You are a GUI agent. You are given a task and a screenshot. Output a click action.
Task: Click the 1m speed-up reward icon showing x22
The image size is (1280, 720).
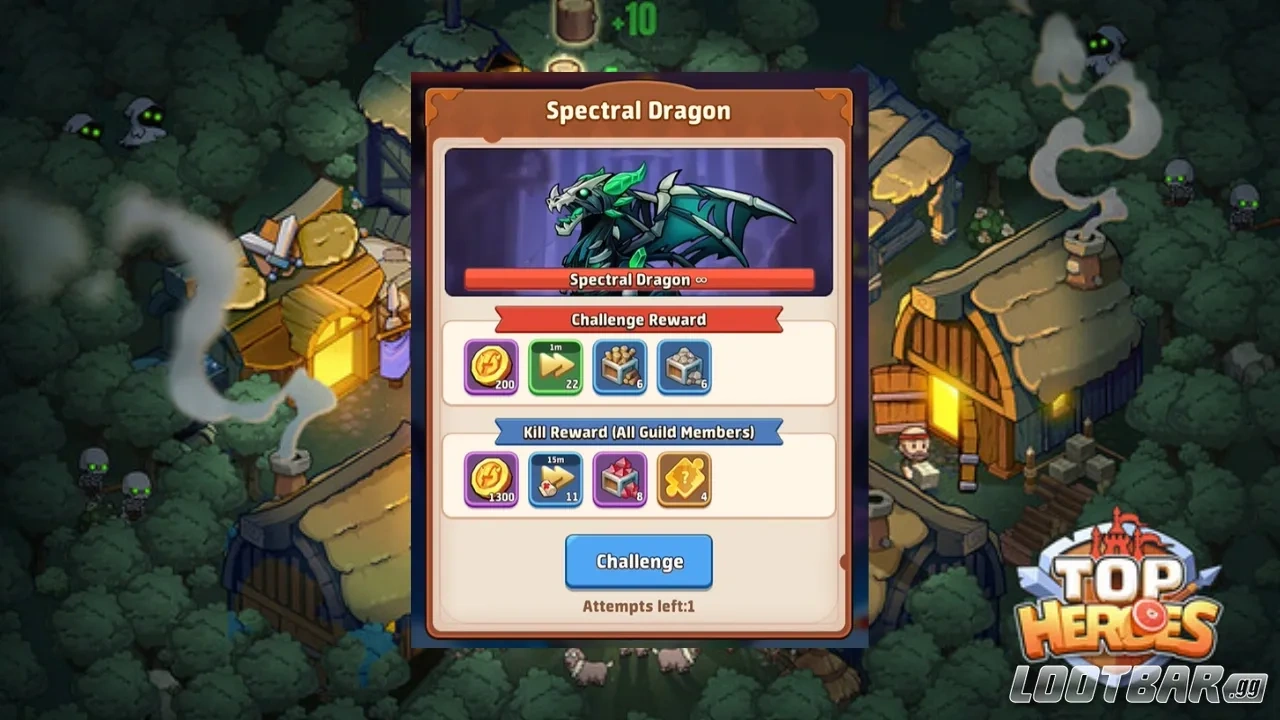pyautogui.click(x=555, y=368)
